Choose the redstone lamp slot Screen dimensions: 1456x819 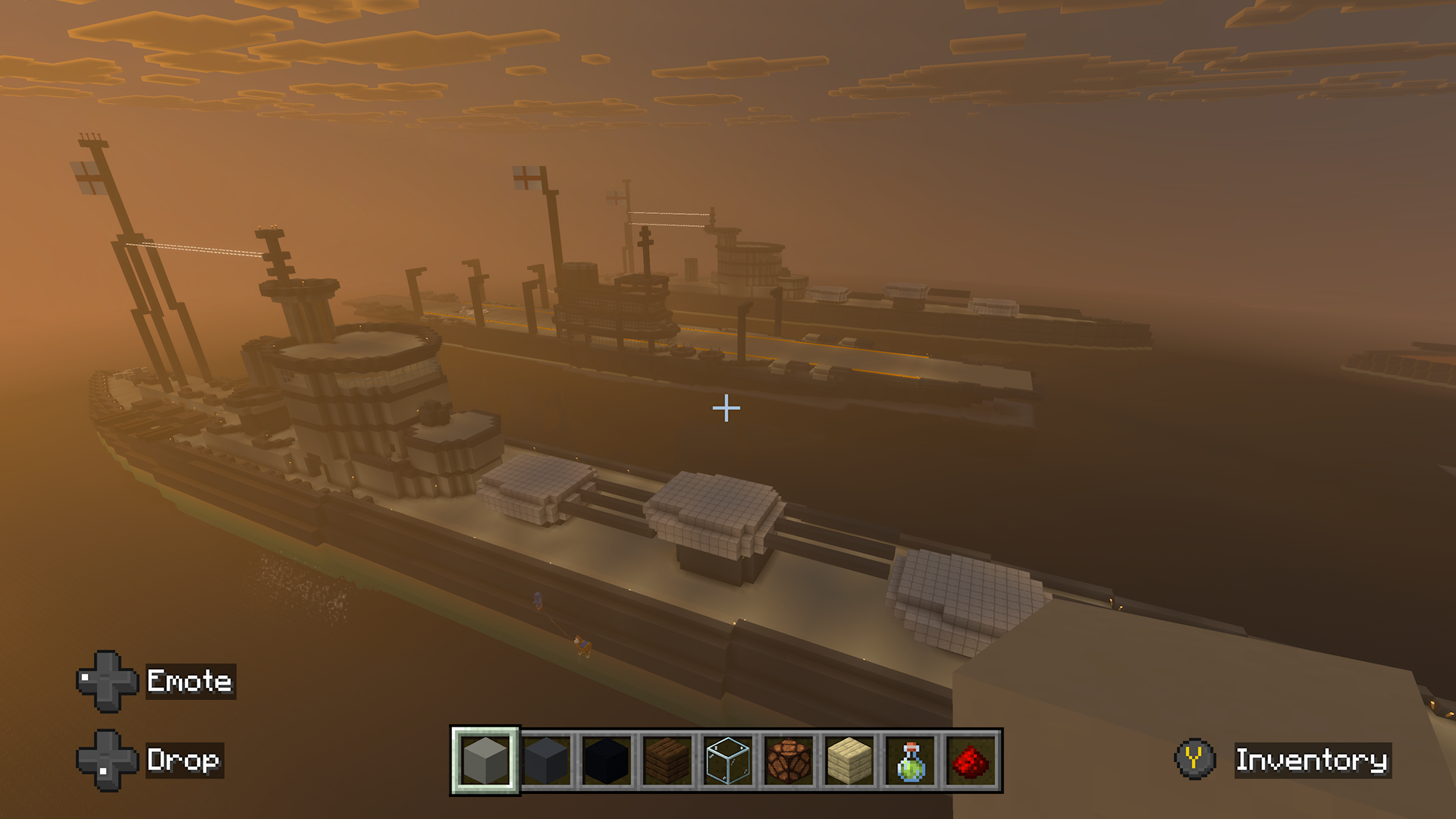[x=789, y=761]
